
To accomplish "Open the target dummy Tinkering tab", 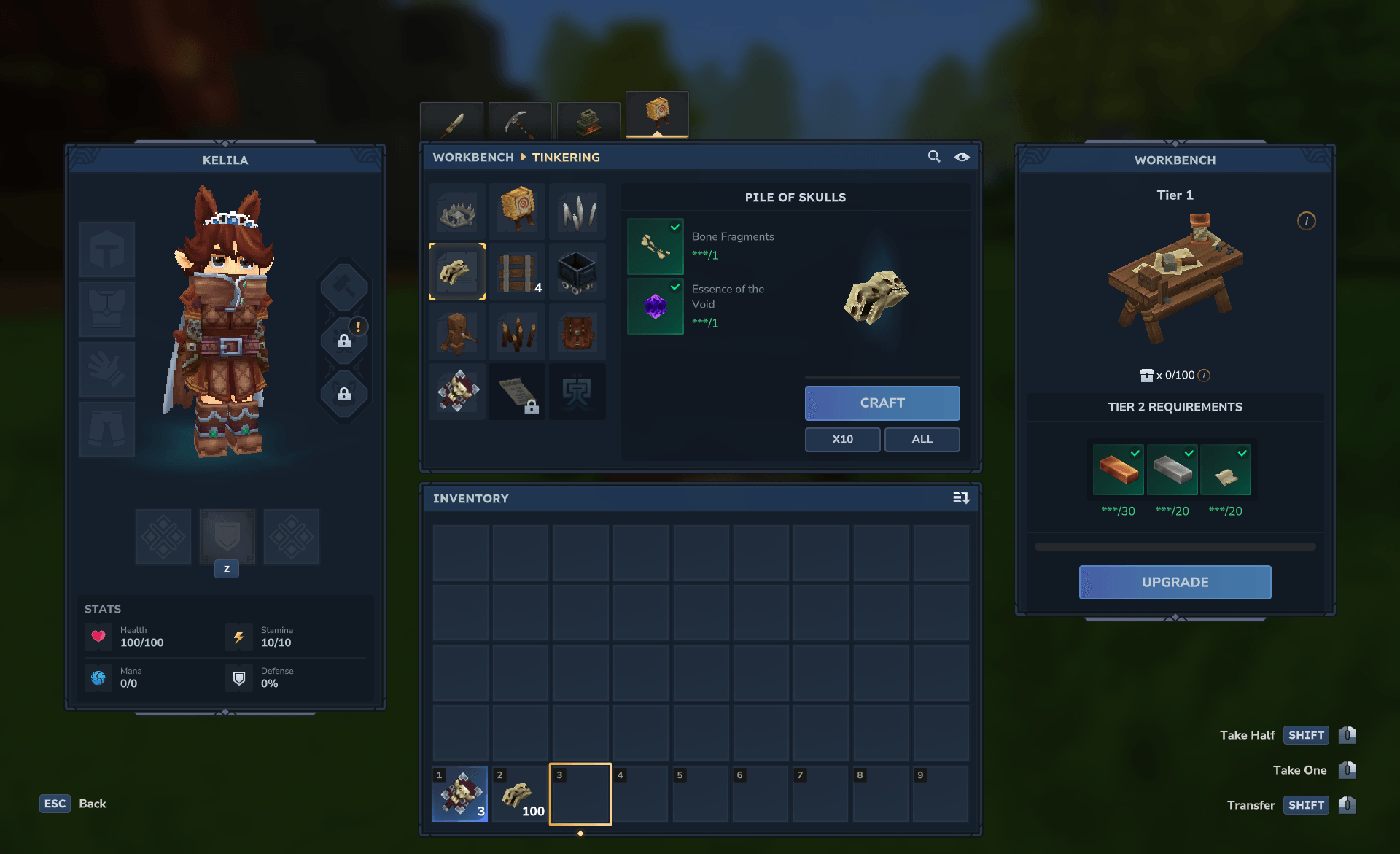I will pyautogui.click(x=657, y=114).
